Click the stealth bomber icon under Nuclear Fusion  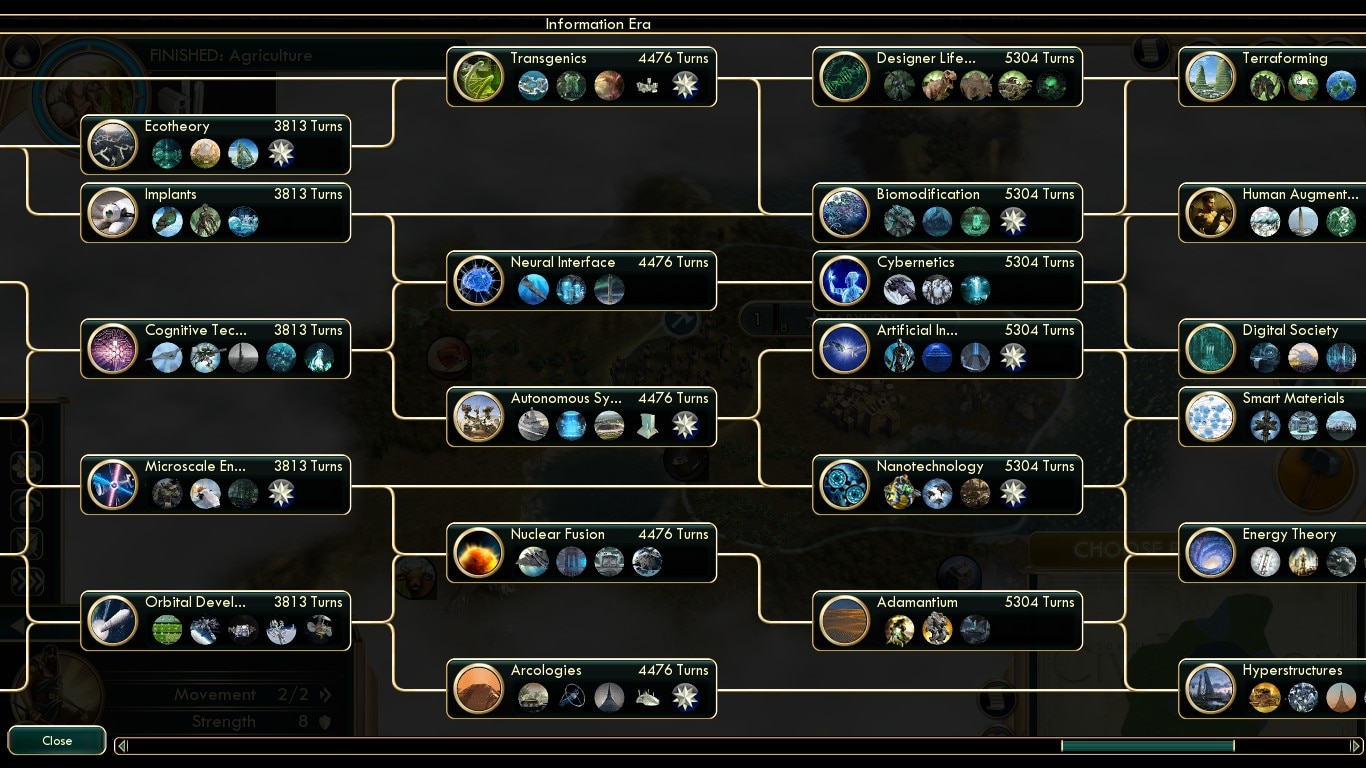pyautogui.click(x=532, y=562)
